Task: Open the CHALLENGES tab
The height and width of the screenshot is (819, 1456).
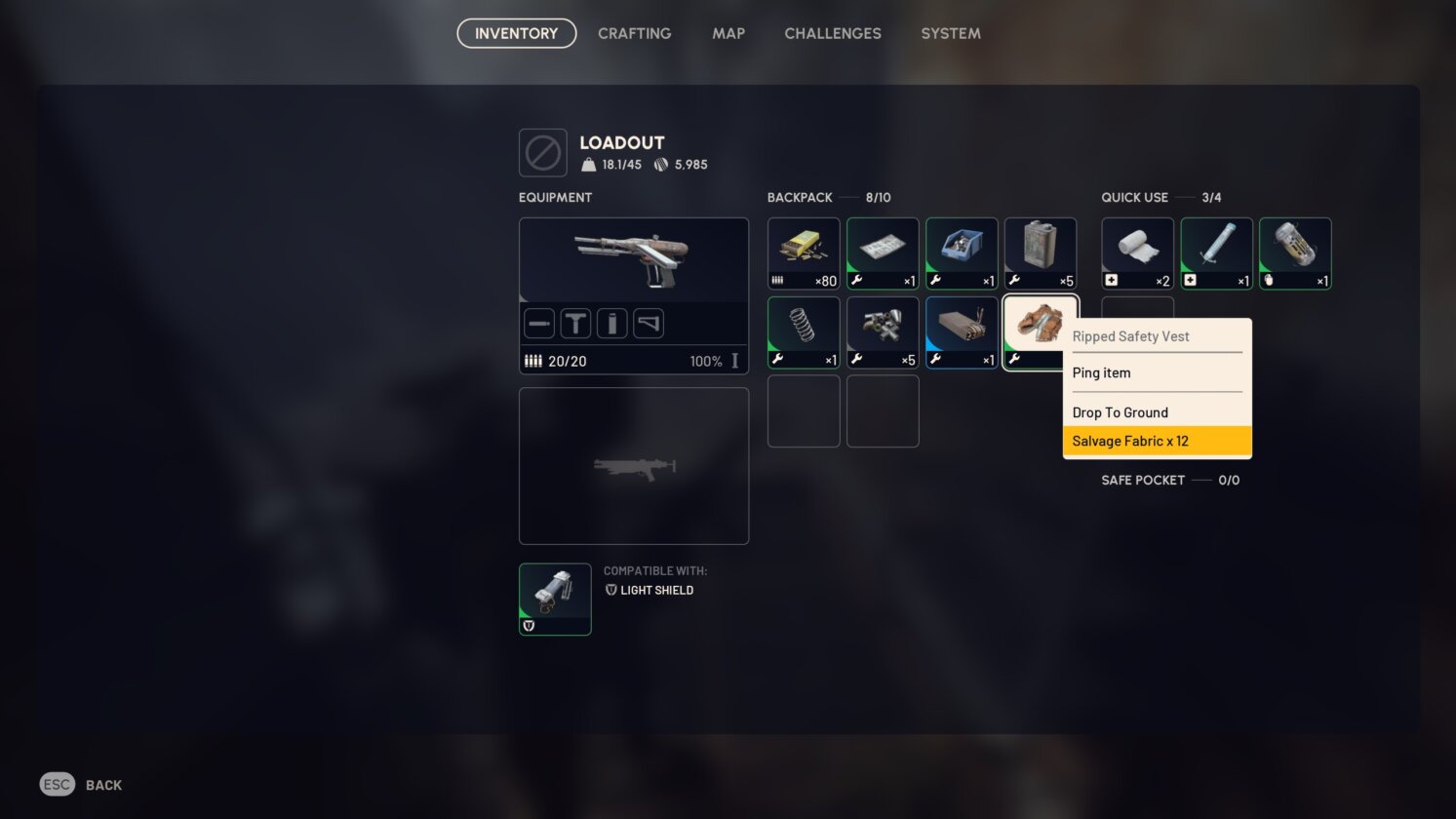Action: (x=832, y=32)
